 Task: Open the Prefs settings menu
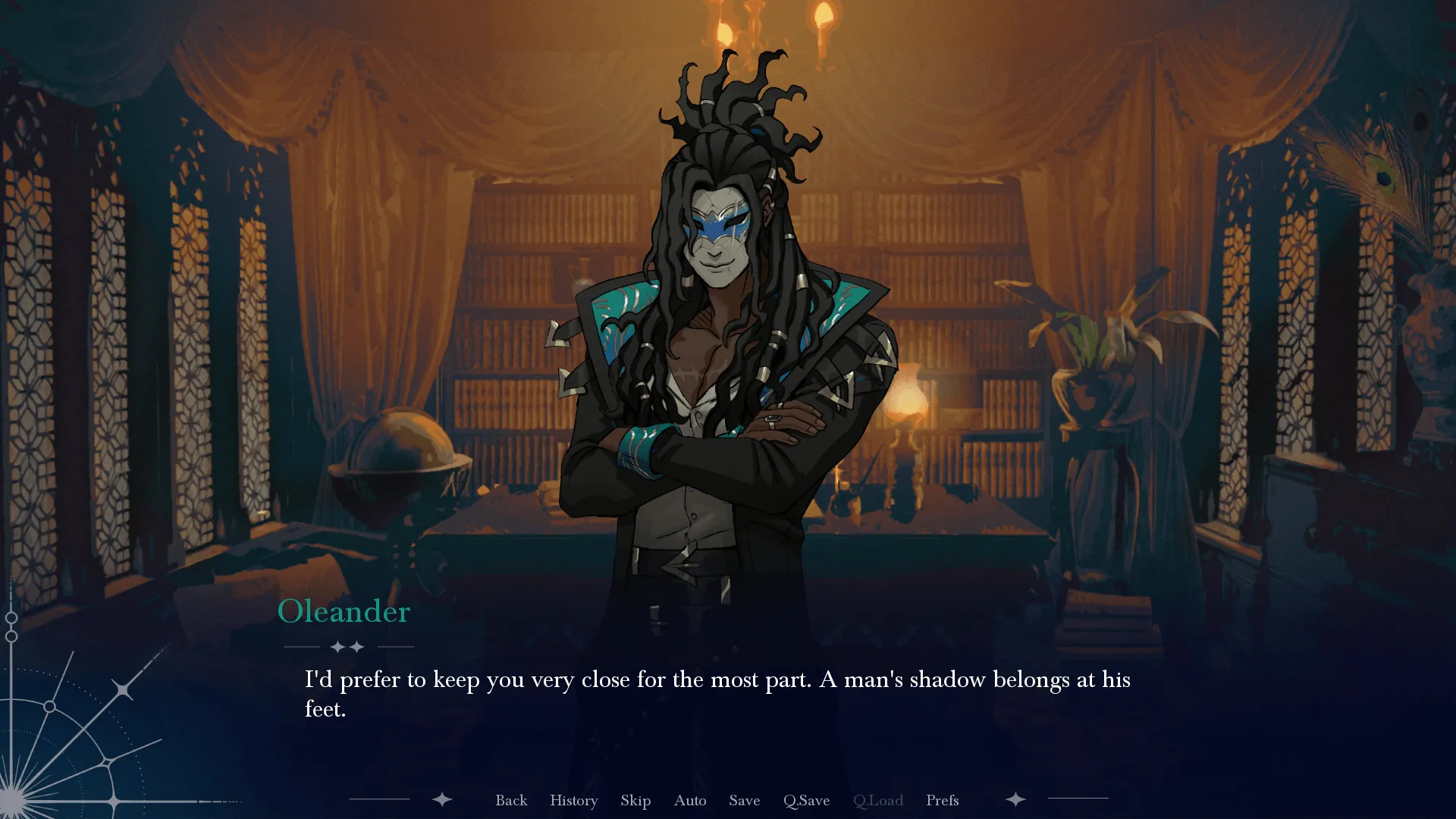pos(941,800)
